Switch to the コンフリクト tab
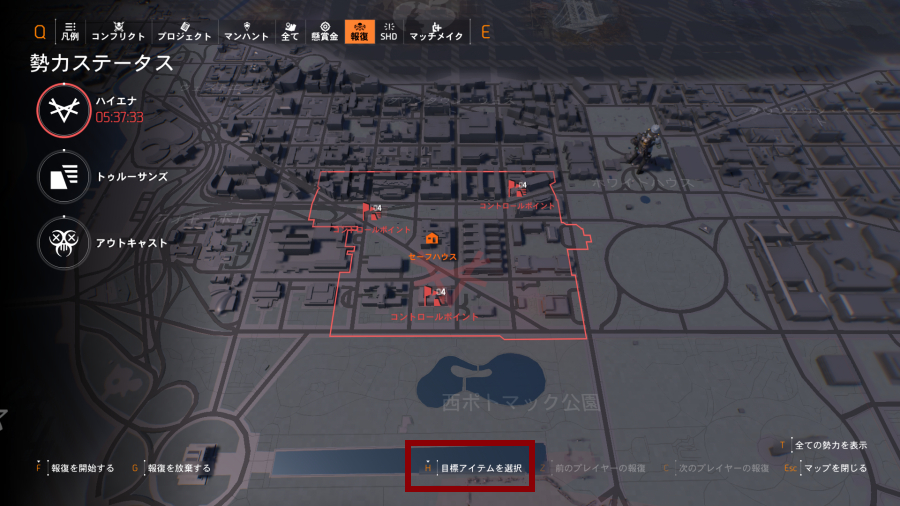900x506 pixels. (x=118, y=31)
